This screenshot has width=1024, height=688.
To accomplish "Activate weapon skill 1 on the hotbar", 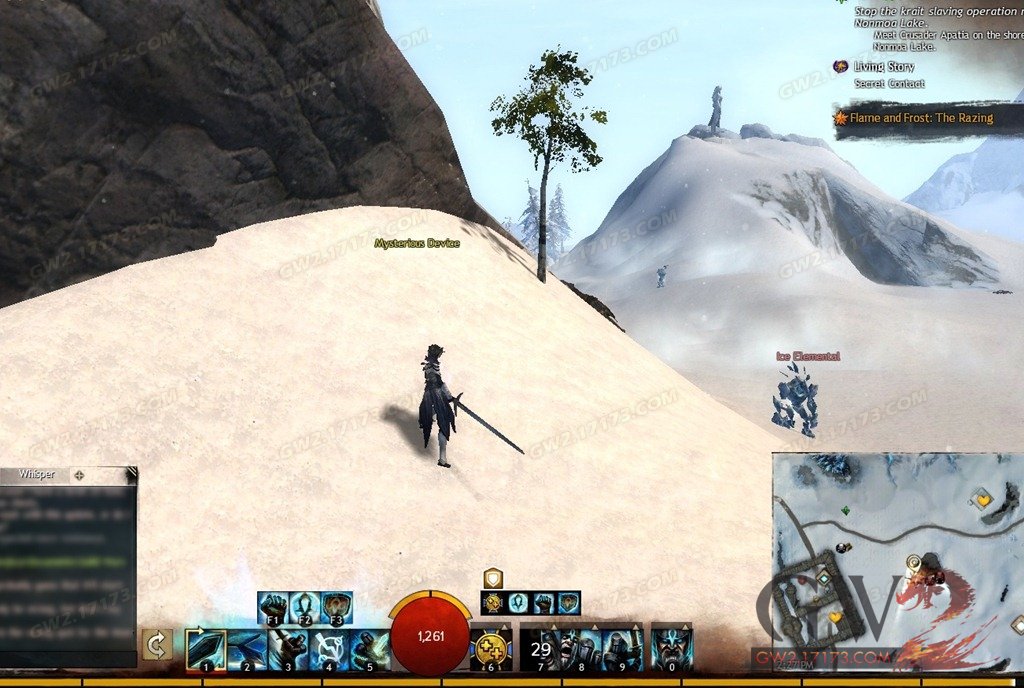I will pyautogui.click(x=206, y=649).
